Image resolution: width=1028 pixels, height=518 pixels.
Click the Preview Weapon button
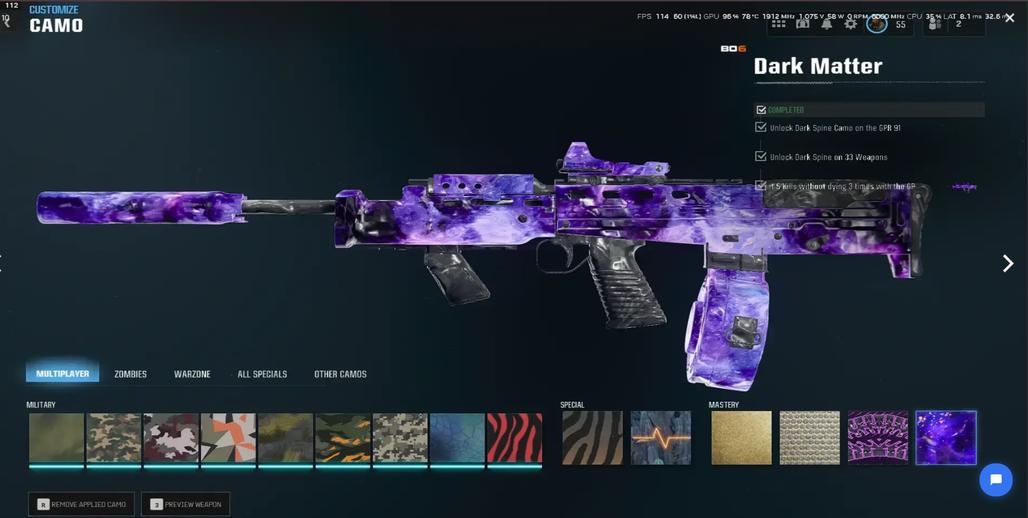click(x=186, y=504)
